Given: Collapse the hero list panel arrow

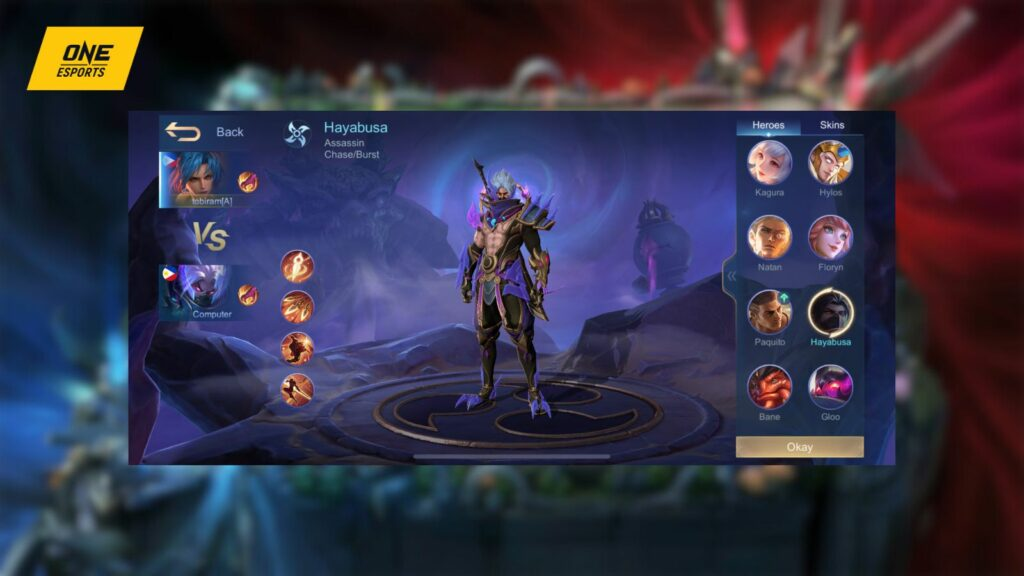Looking at the screenshot, I should [x=731, y=276].
